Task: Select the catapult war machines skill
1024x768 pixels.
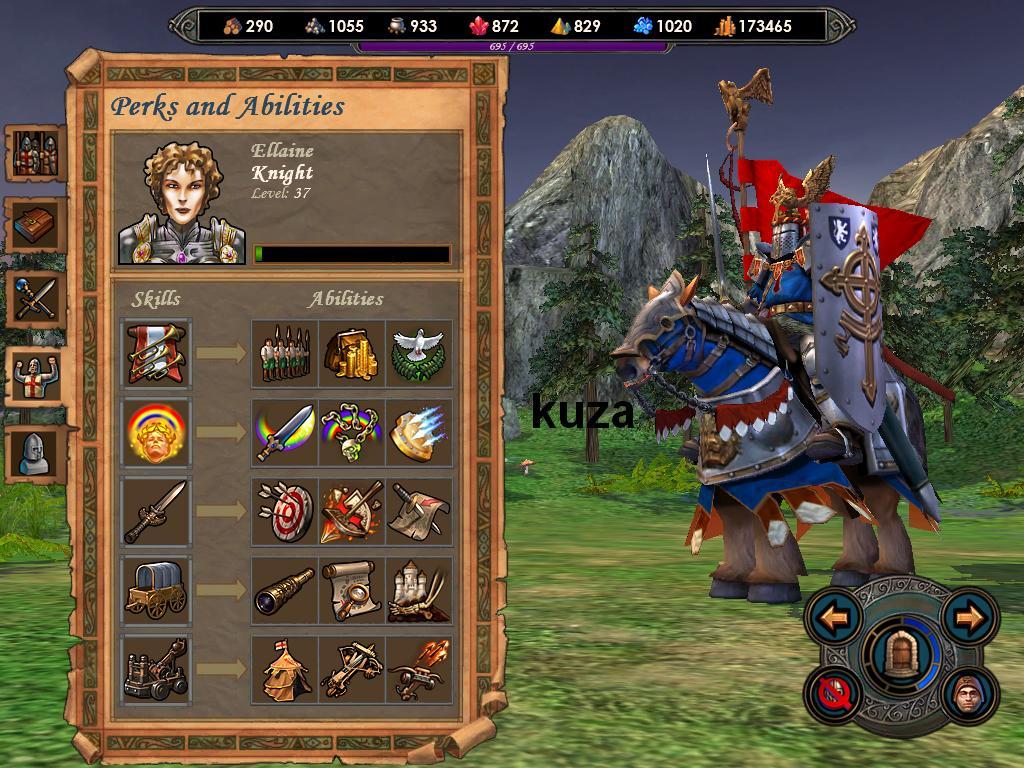Action: 156,670
